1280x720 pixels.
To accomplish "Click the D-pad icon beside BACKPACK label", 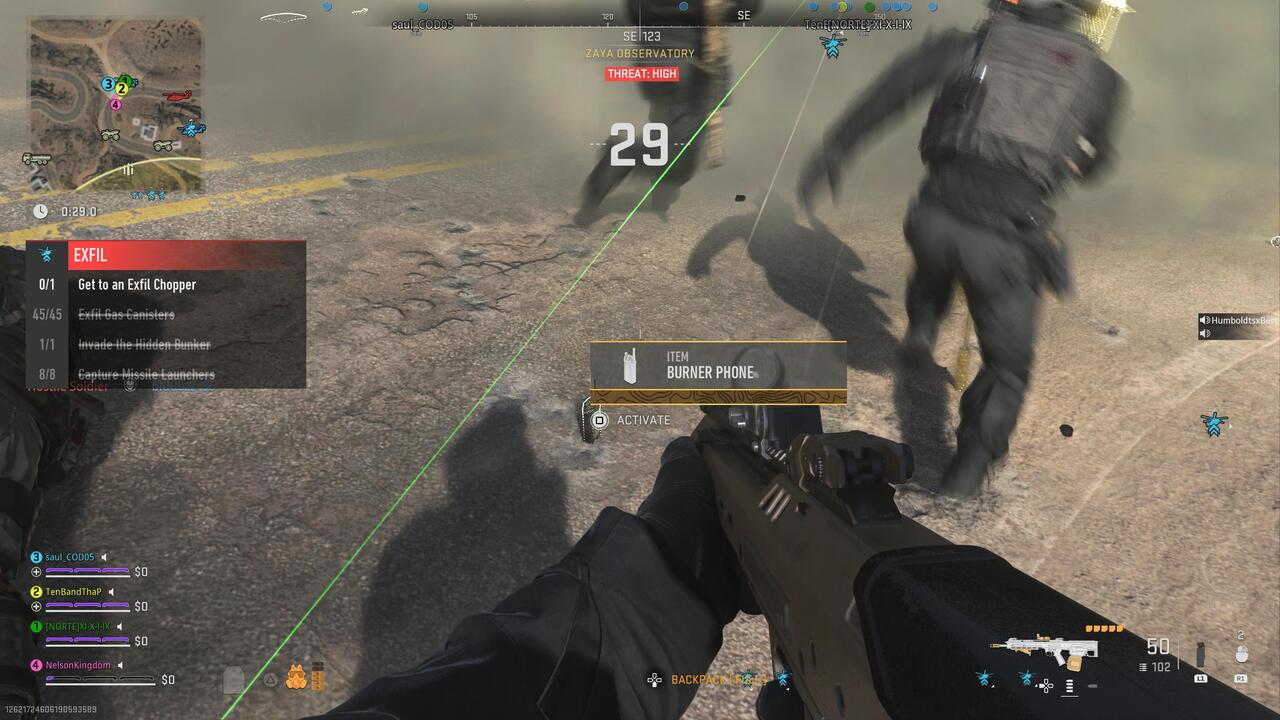I will pos(655,680).
